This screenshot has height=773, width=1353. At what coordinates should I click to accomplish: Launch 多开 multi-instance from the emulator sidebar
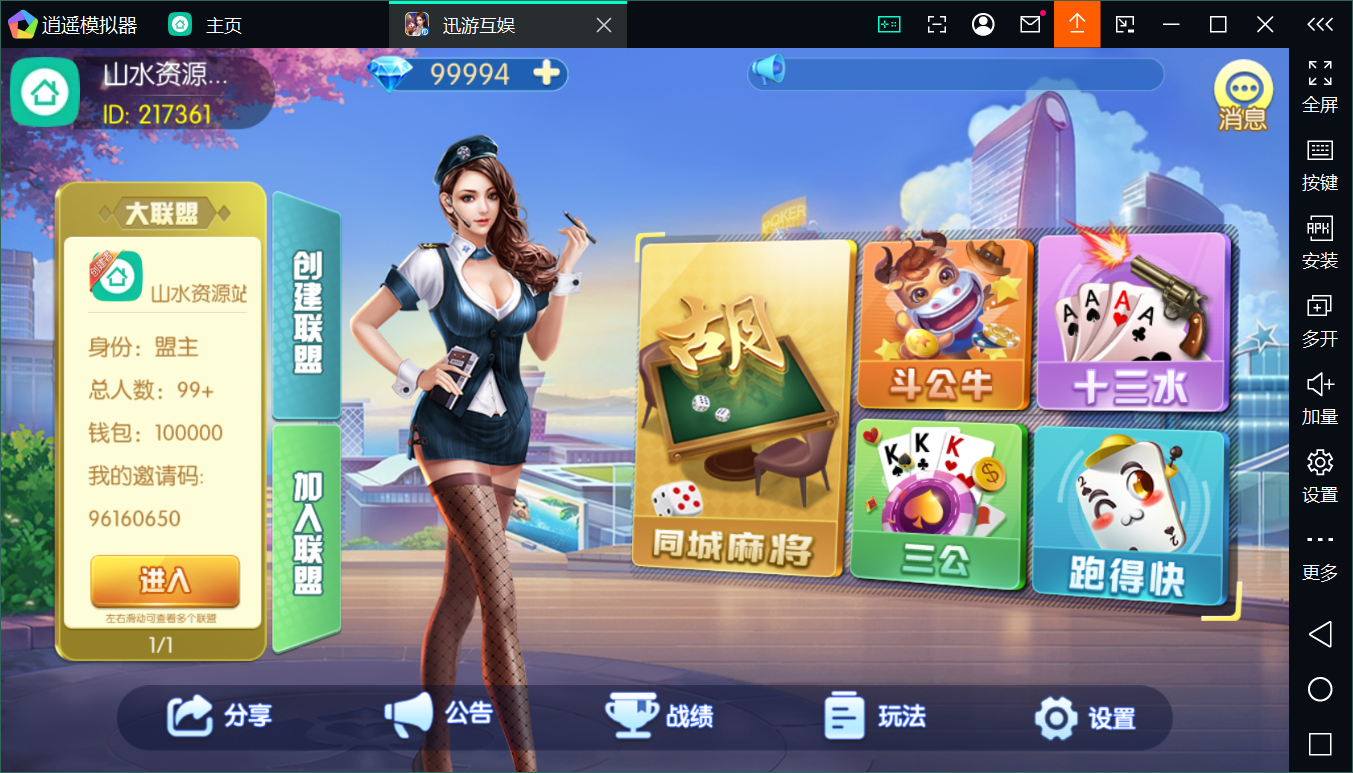point(1320,318)
